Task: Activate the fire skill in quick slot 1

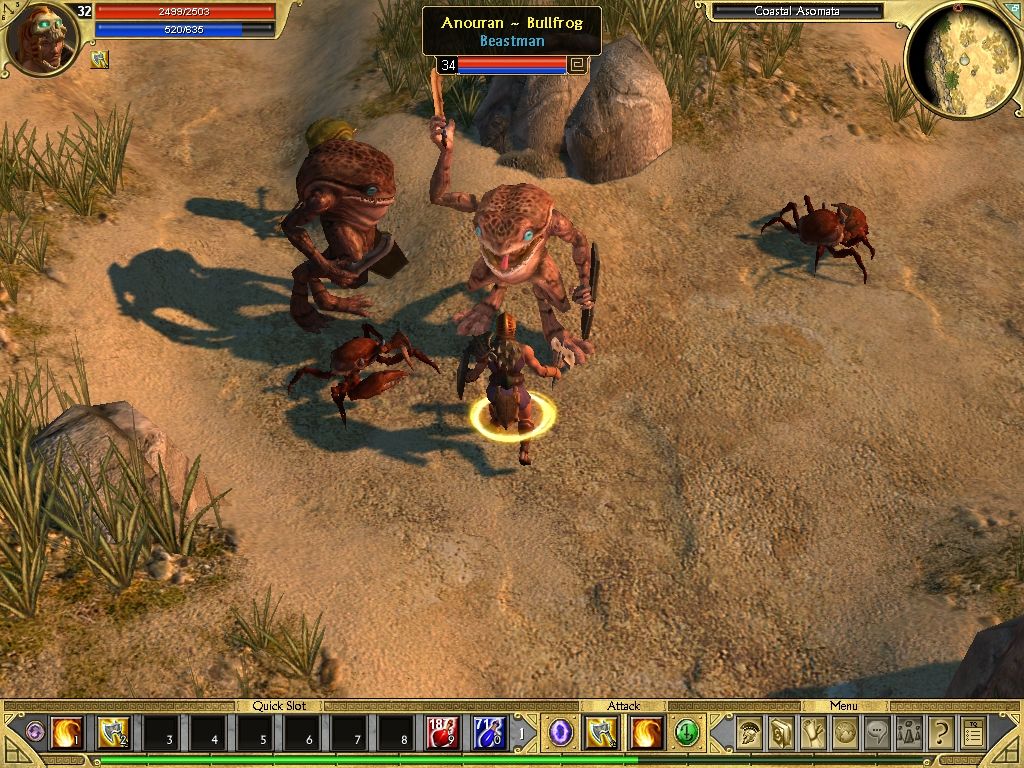Action: pyautogui.click(x=66, y=734)
